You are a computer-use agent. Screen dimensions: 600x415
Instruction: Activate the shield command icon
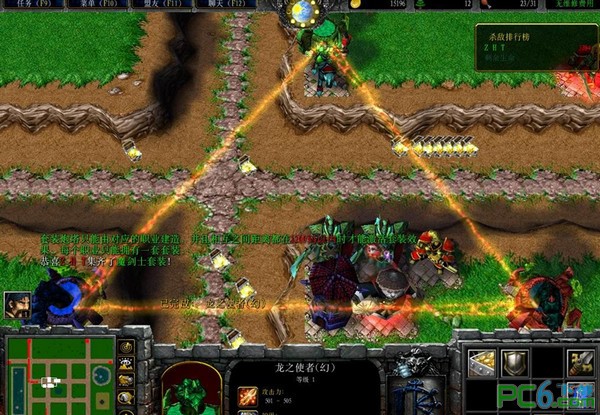tap(513, 363)
